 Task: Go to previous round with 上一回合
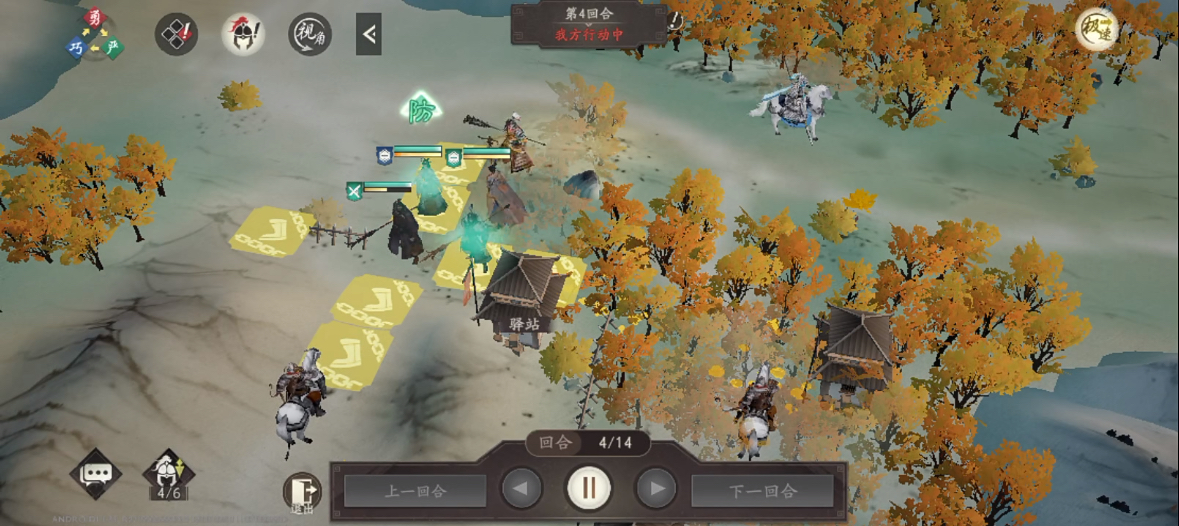pos(415,490)
